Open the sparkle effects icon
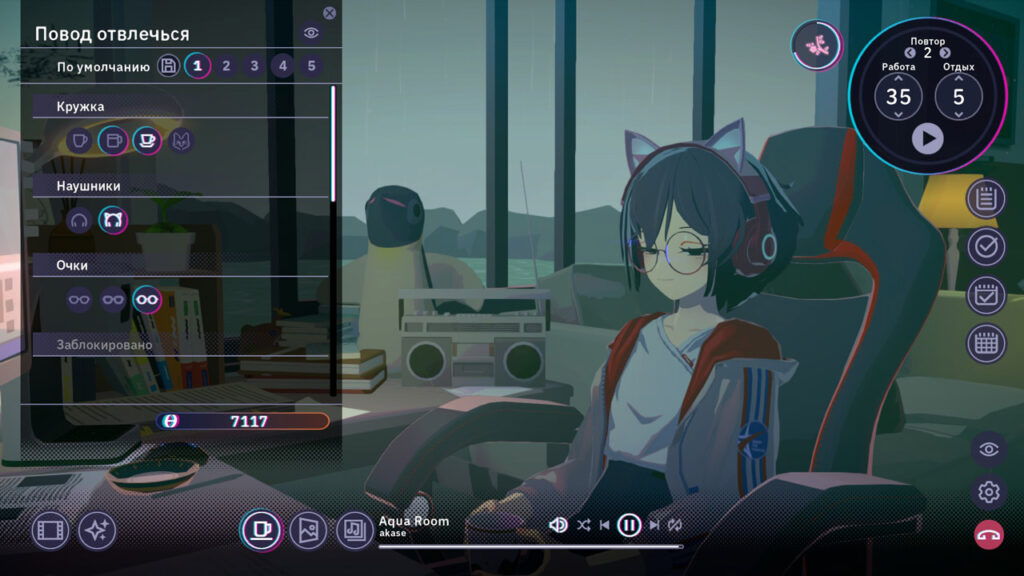Viewport: 1024px width, 576px height. pyautogui.click(x=97, y=531)
